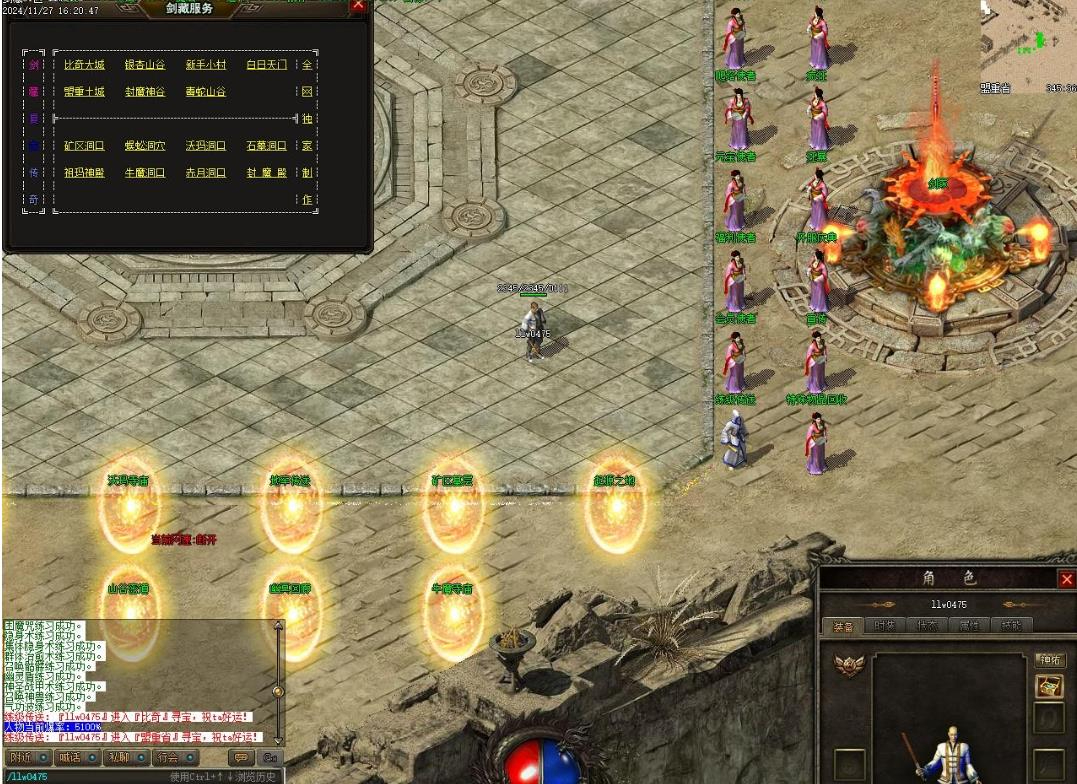Image resolution: width=1077 pixels, height=784 pixels.
Task: Toggle the 私聊 private chat channel
Action: pyautogui.click(x=125, y=757)
